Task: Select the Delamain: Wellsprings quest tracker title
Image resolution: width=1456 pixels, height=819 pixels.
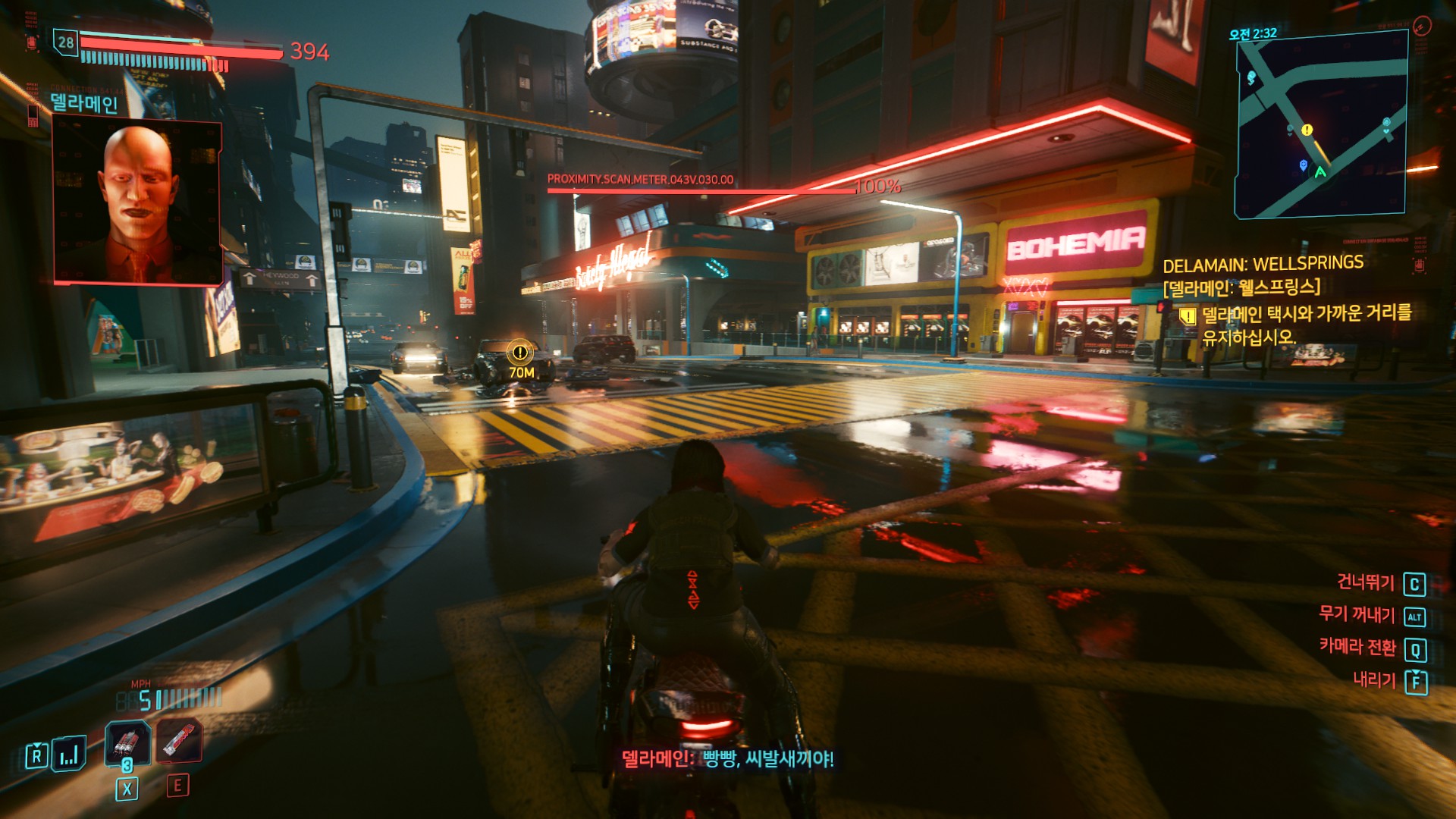Action: pos(1263,264)
